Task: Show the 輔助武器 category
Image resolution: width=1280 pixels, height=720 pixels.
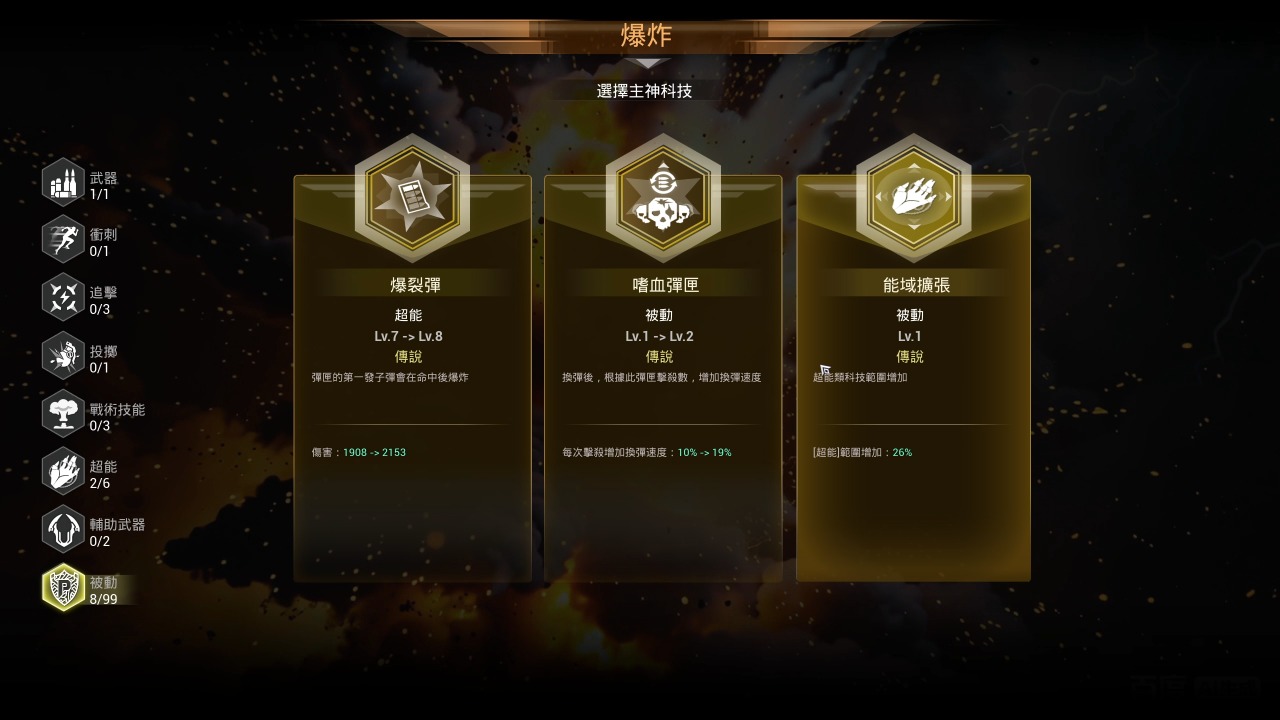Action: 63,531
